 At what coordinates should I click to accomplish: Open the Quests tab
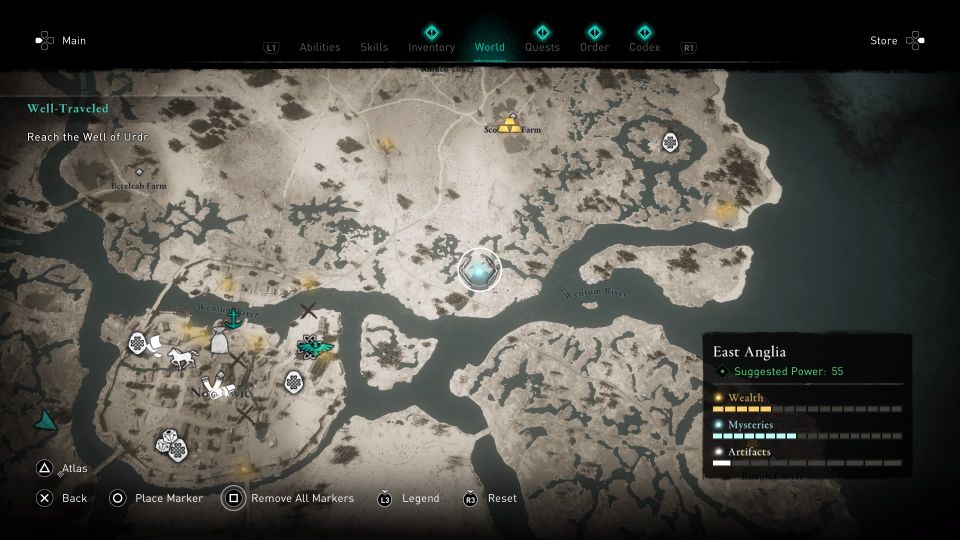542,47
